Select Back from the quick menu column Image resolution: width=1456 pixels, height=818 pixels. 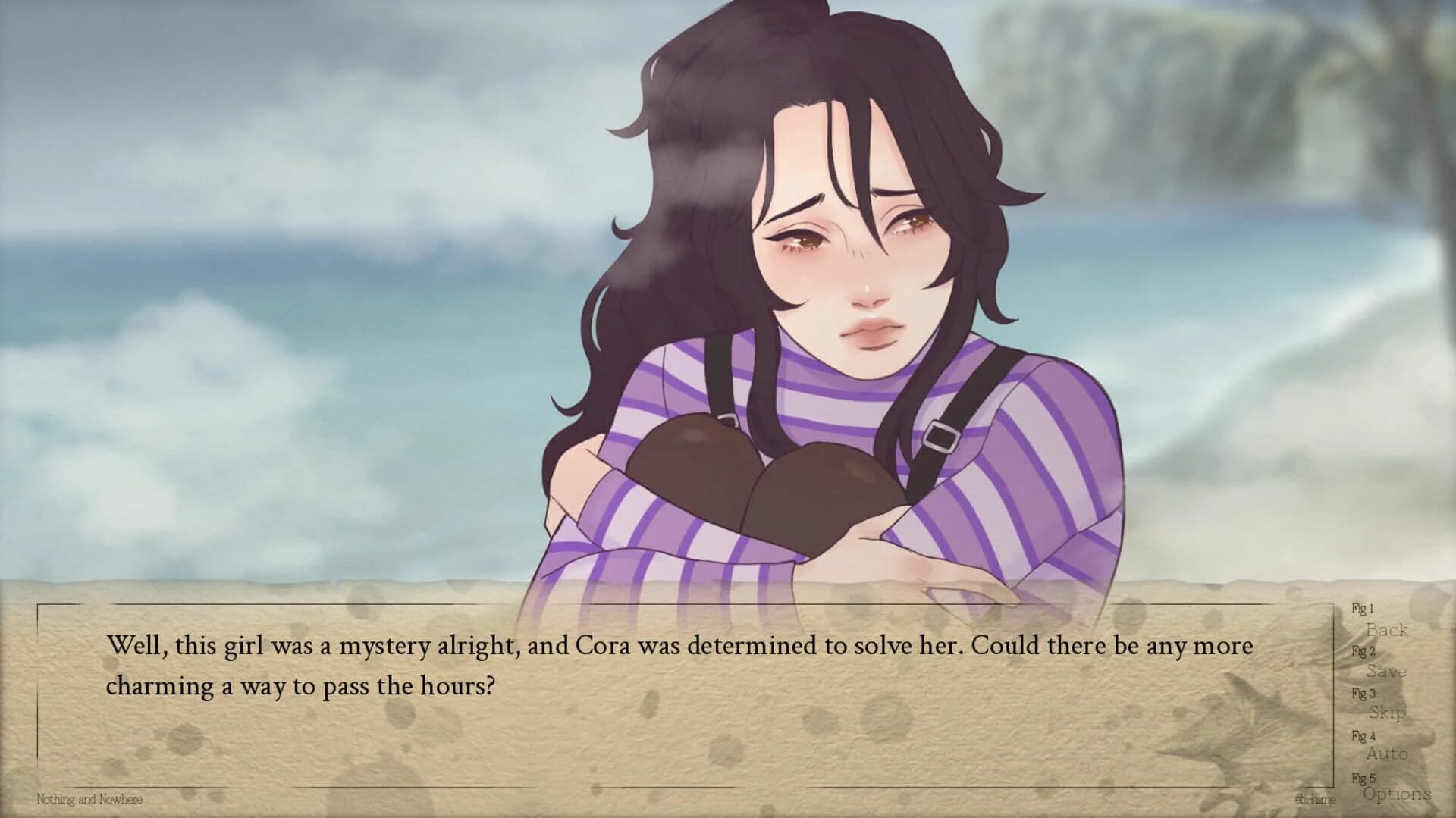[1388, 631]
